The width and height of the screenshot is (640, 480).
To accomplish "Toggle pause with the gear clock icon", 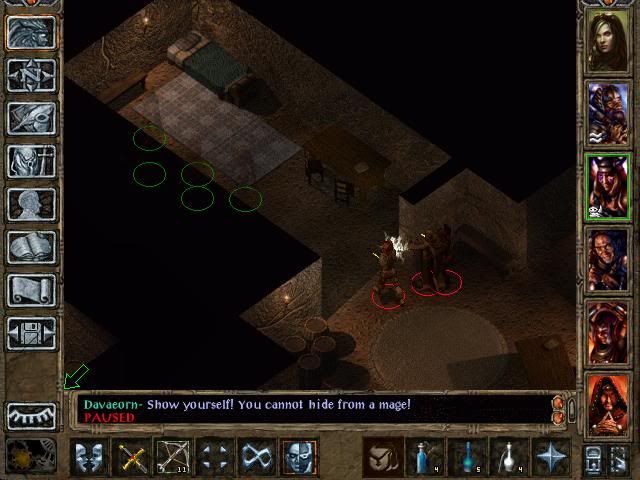I will click(x=25, y=457).
